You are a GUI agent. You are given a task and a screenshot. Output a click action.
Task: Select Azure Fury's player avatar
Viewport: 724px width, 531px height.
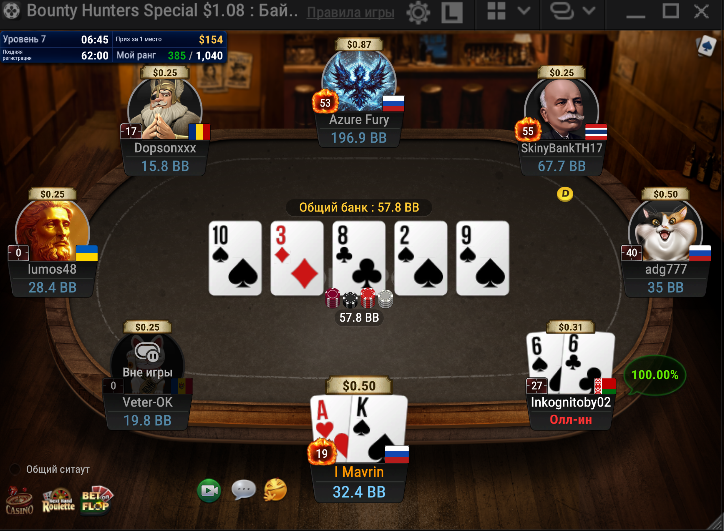pyautogui.click(x=359, y=81)
